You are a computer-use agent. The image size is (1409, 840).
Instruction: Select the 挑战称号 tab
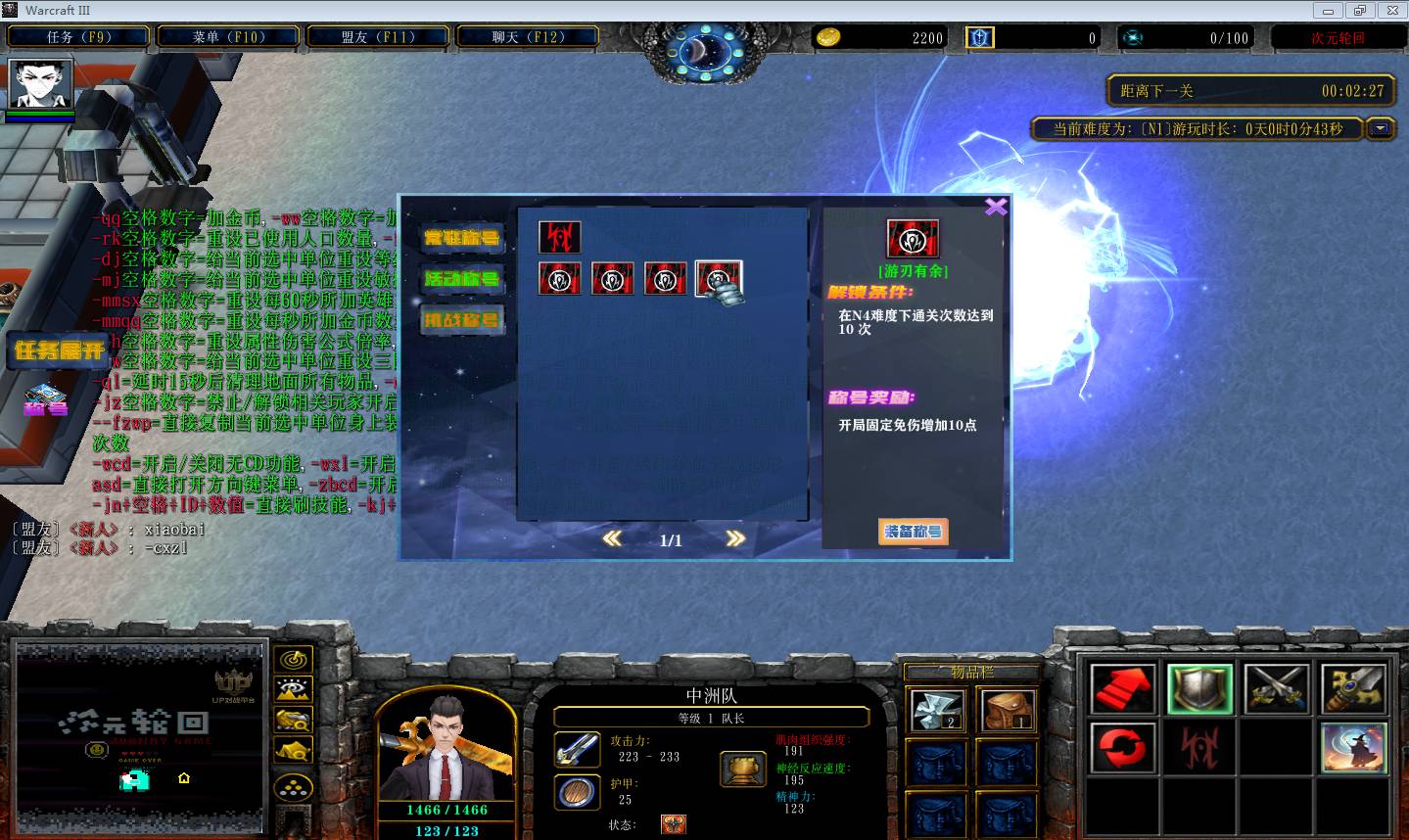point(461,320)
